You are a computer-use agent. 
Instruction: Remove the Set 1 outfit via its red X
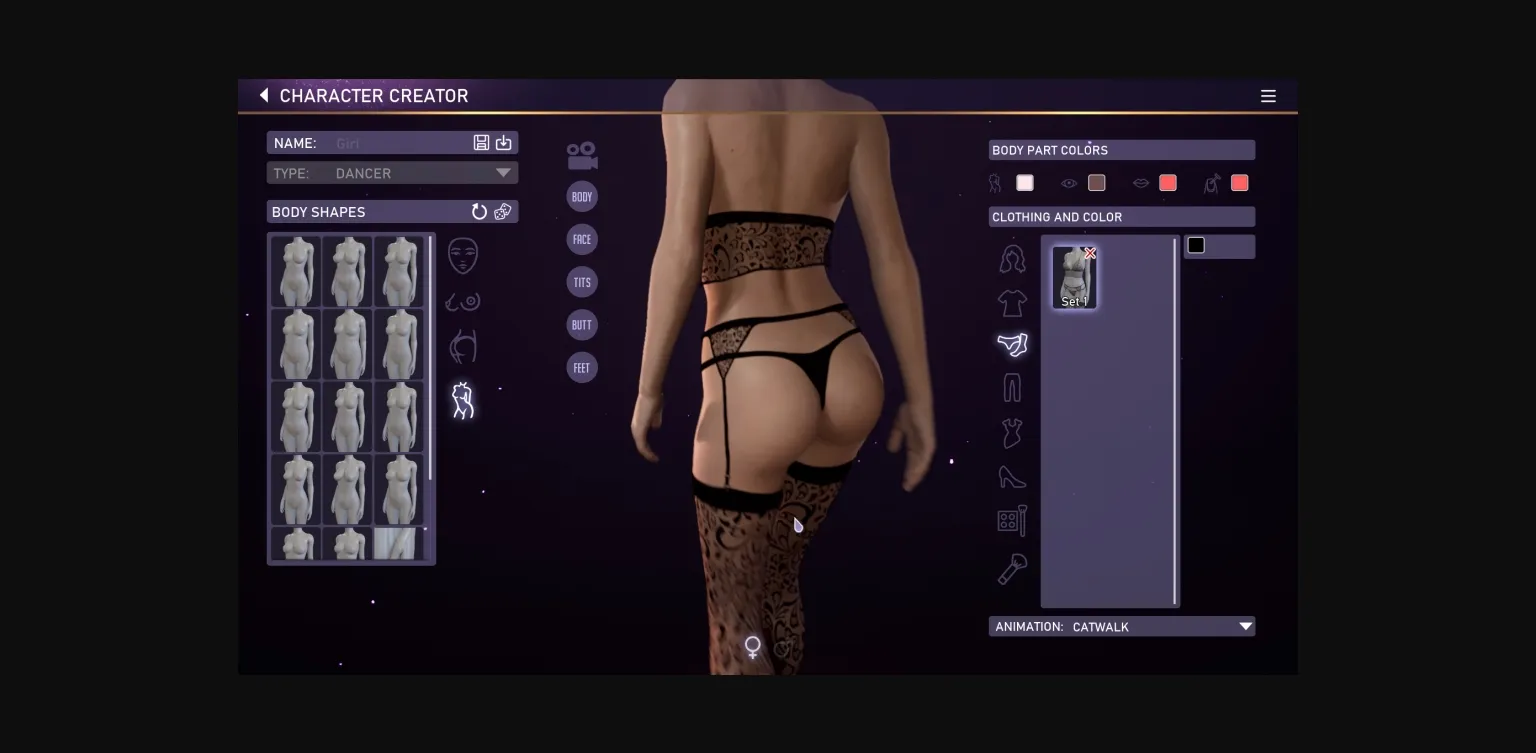pyautogui.click(x=1089, y=253)
